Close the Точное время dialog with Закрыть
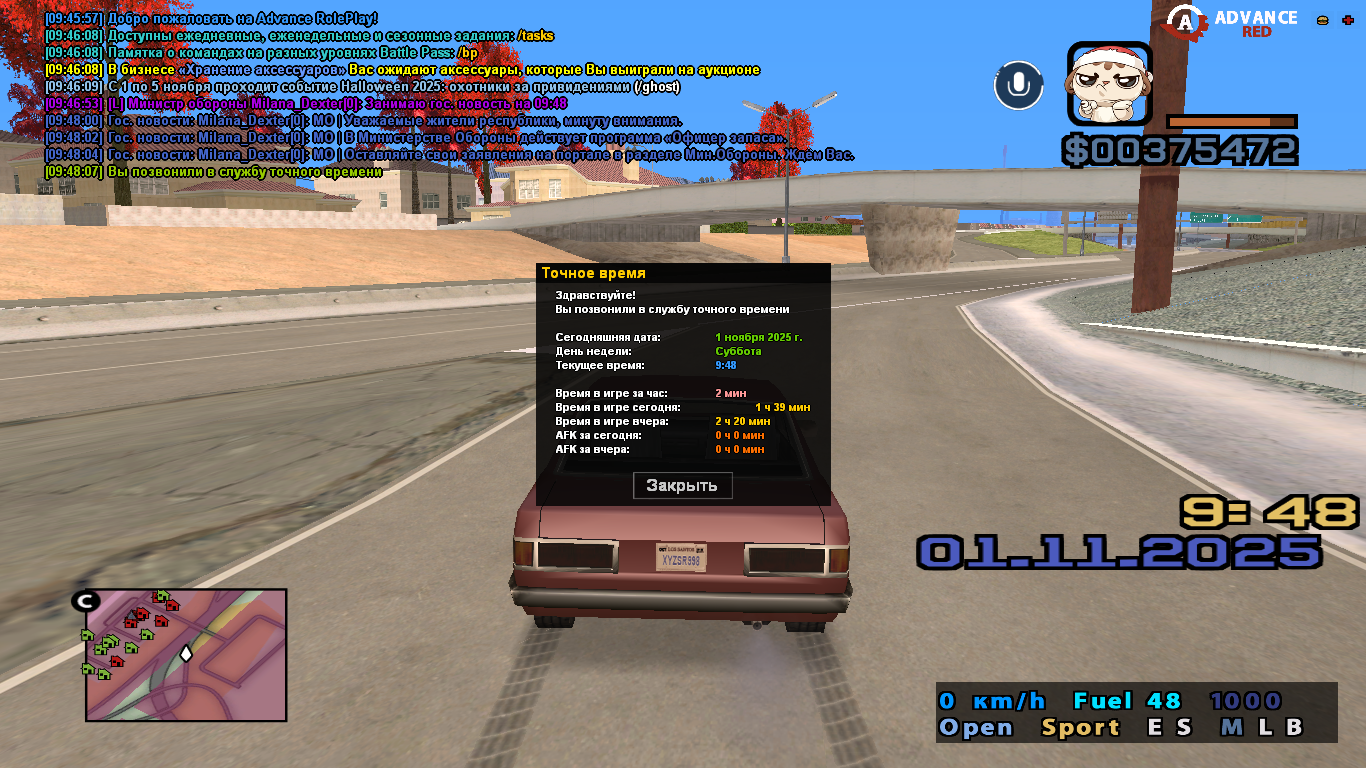 point(682,486)
